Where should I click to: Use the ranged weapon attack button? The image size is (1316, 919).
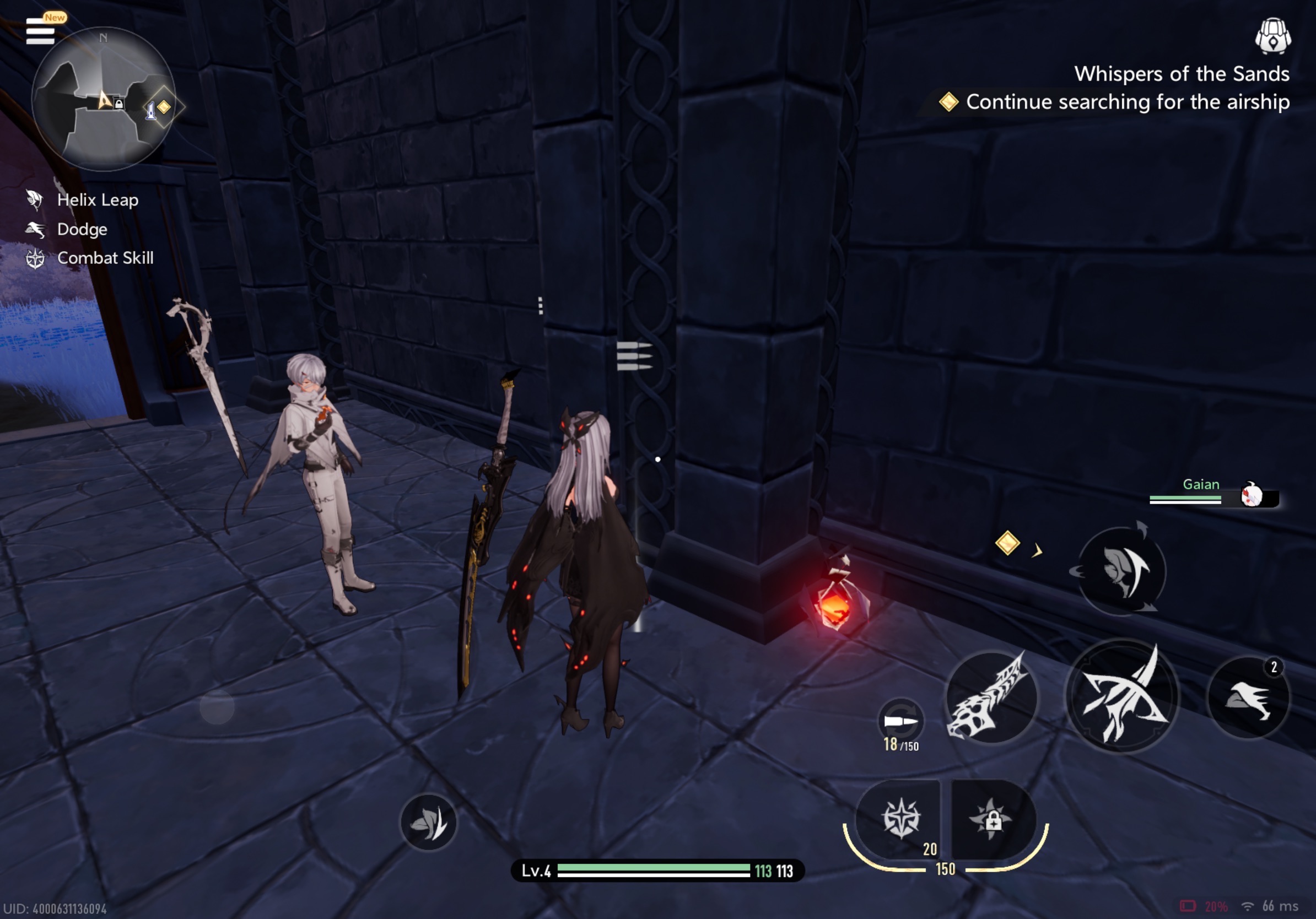click(x=990, y=698)
